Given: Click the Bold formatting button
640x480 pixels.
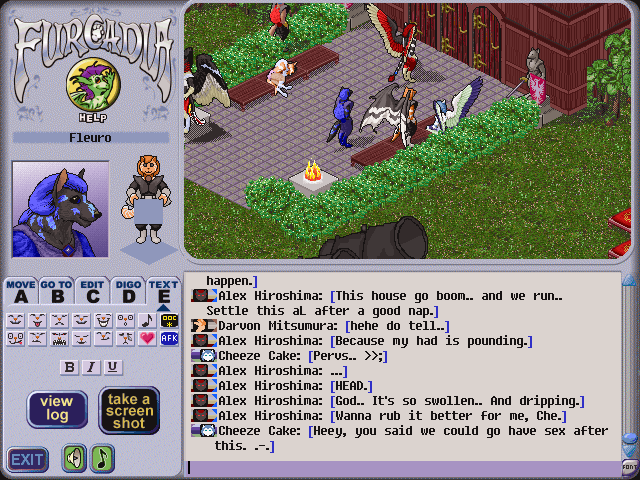Looking at the screenshot, I should tap(70, 367).
